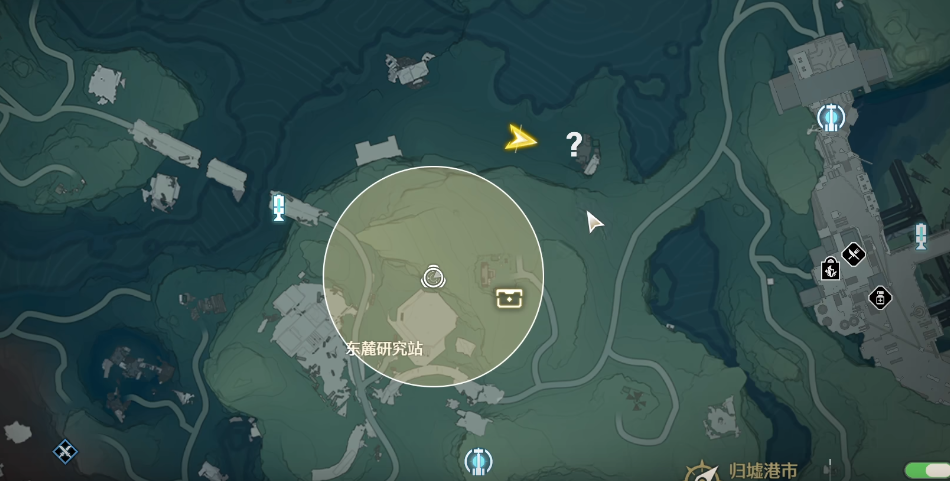Click the medicine bottle pharmacy marker

880,297
